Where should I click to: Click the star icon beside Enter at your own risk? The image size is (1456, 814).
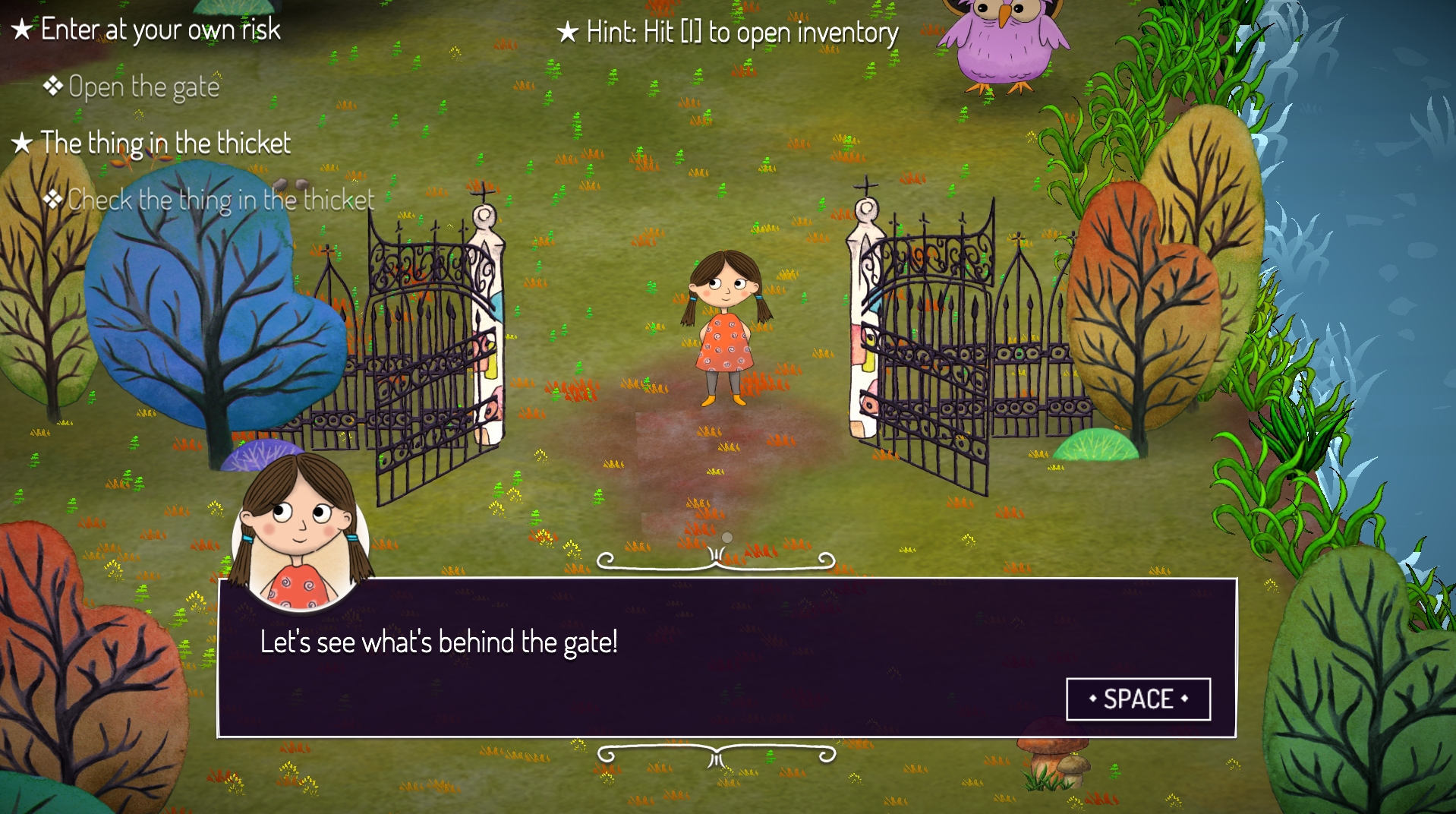pyautogui.click(x=22, y=29)
